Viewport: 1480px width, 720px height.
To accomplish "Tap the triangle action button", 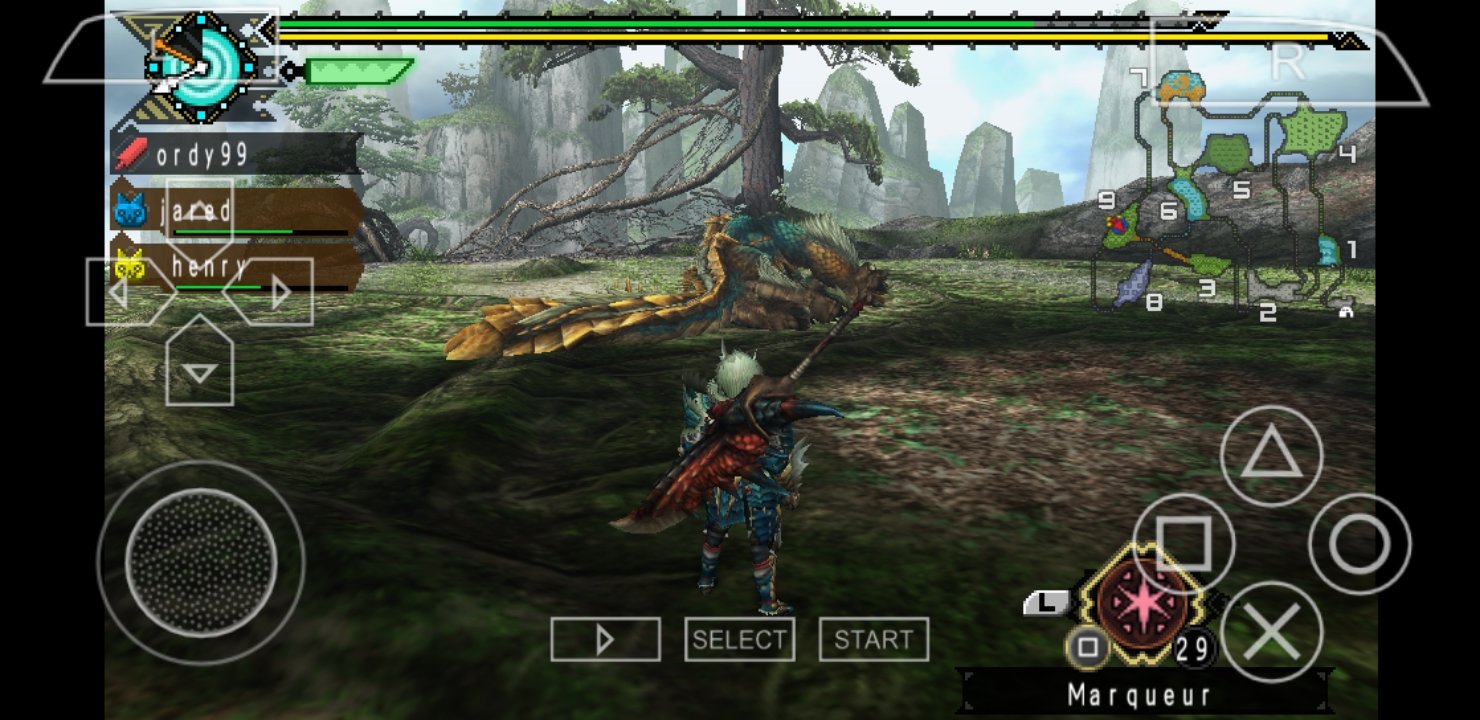I will tap(1271, 456).
